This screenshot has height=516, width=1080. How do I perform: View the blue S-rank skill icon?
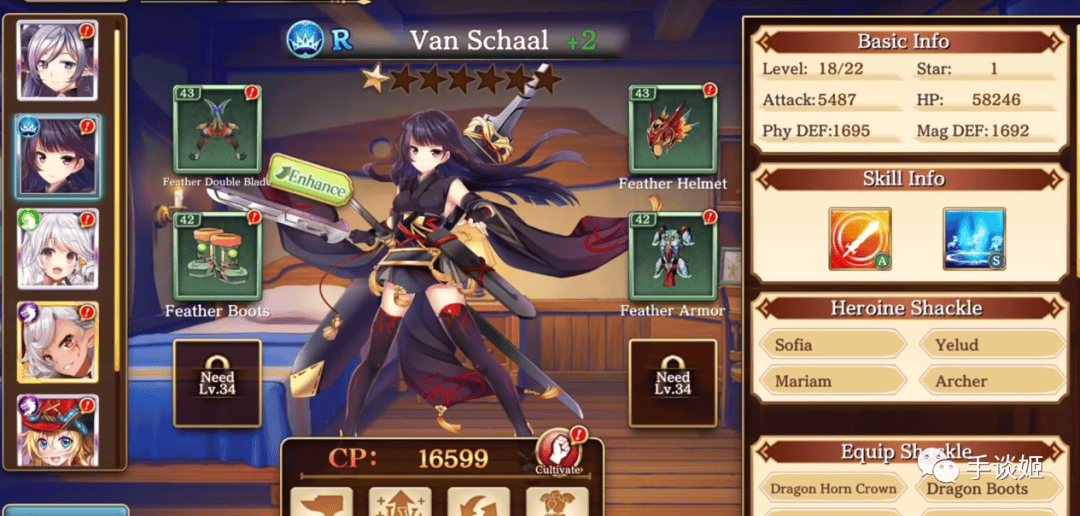974,239
